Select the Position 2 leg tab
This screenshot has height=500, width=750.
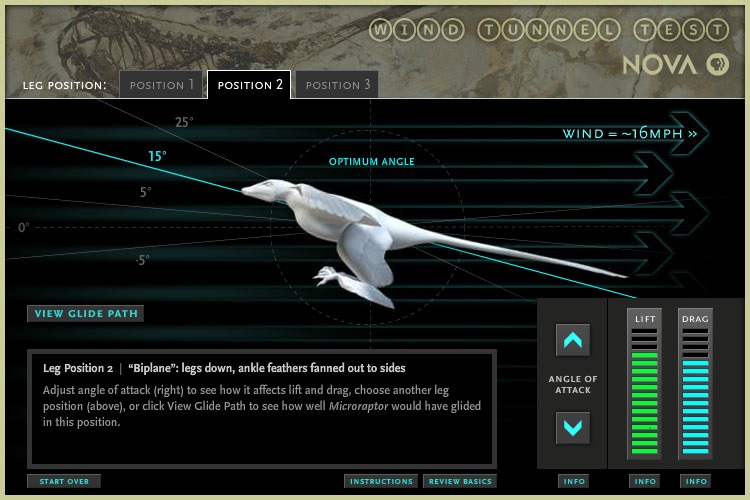tap(249, 85)
